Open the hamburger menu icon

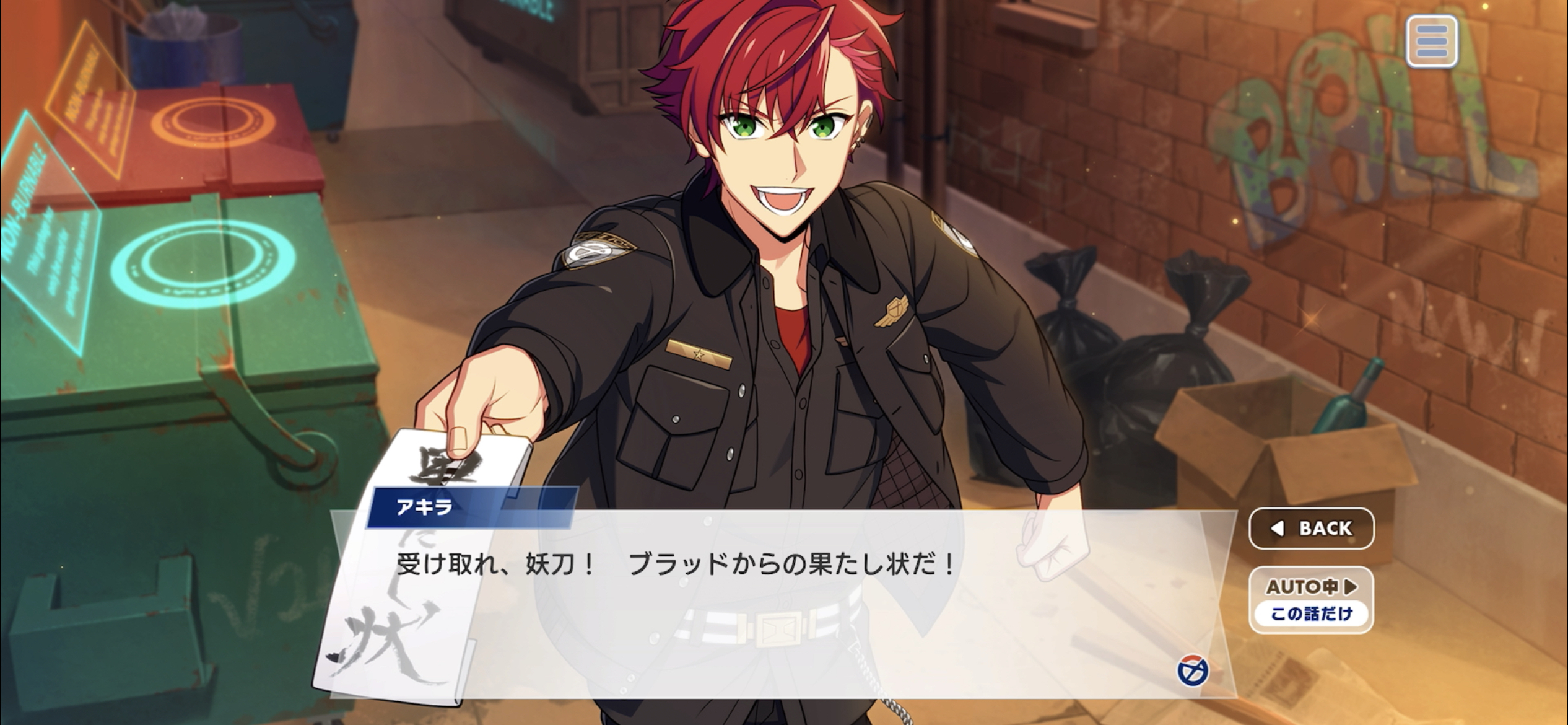tap(1431, 42)
